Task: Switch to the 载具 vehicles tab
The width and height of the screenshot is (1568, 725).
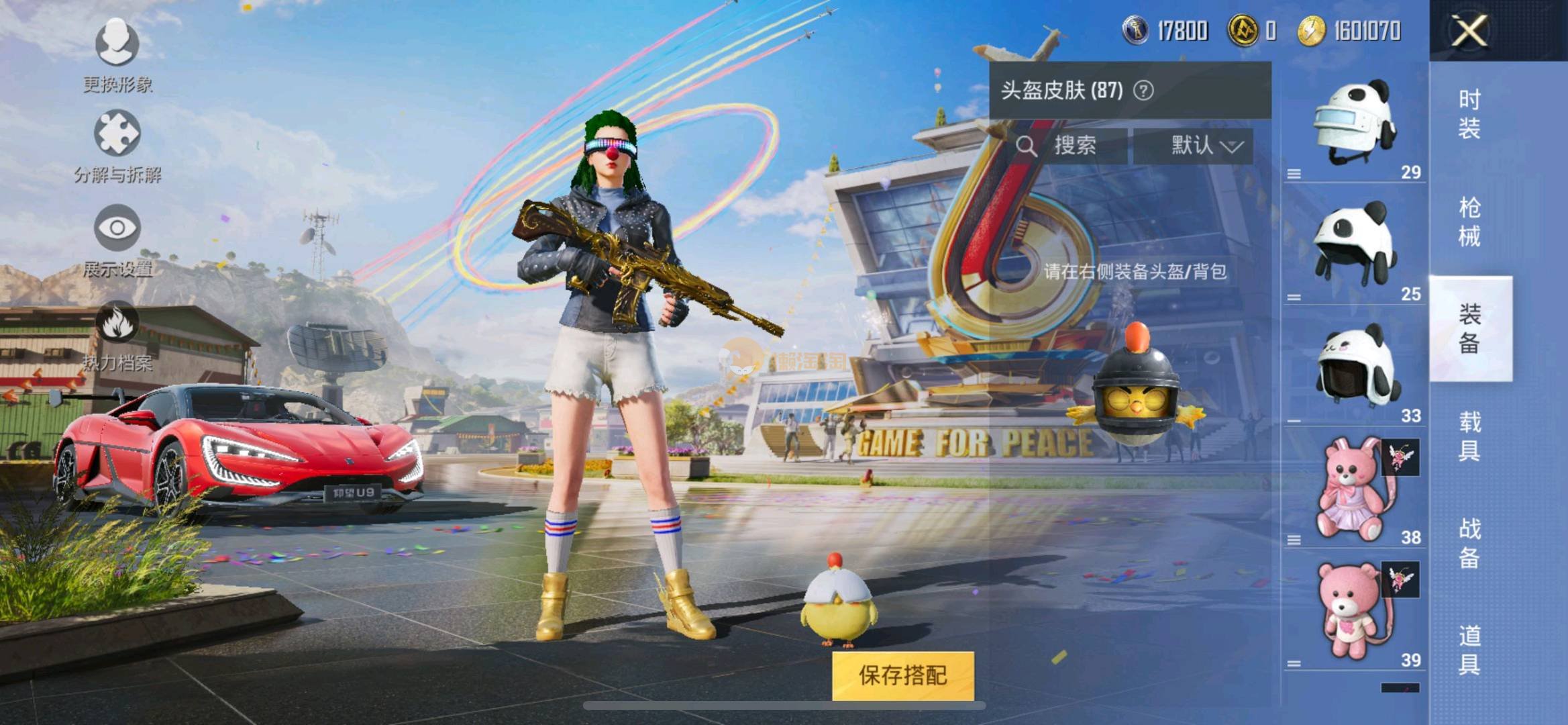Action: click(x=1469, y=436)
